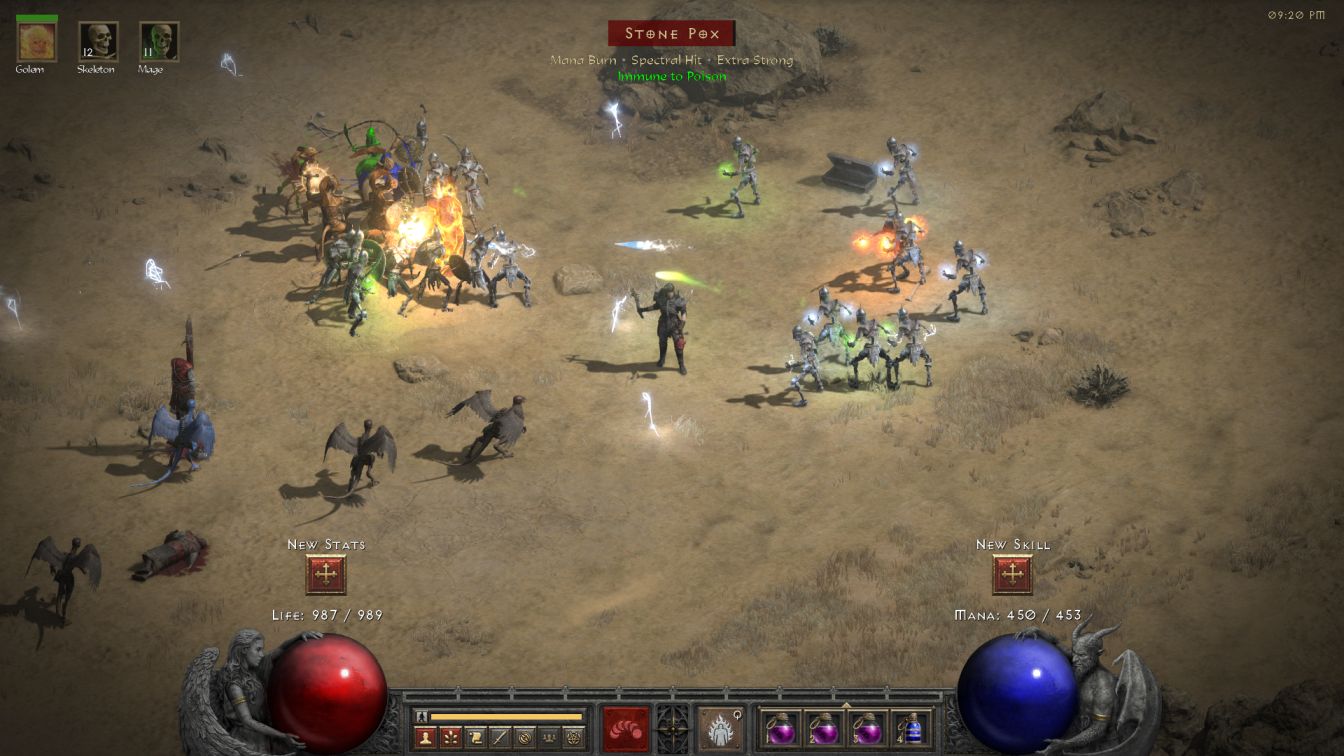Use the purple potion in belt slot 2

[823, 728]
